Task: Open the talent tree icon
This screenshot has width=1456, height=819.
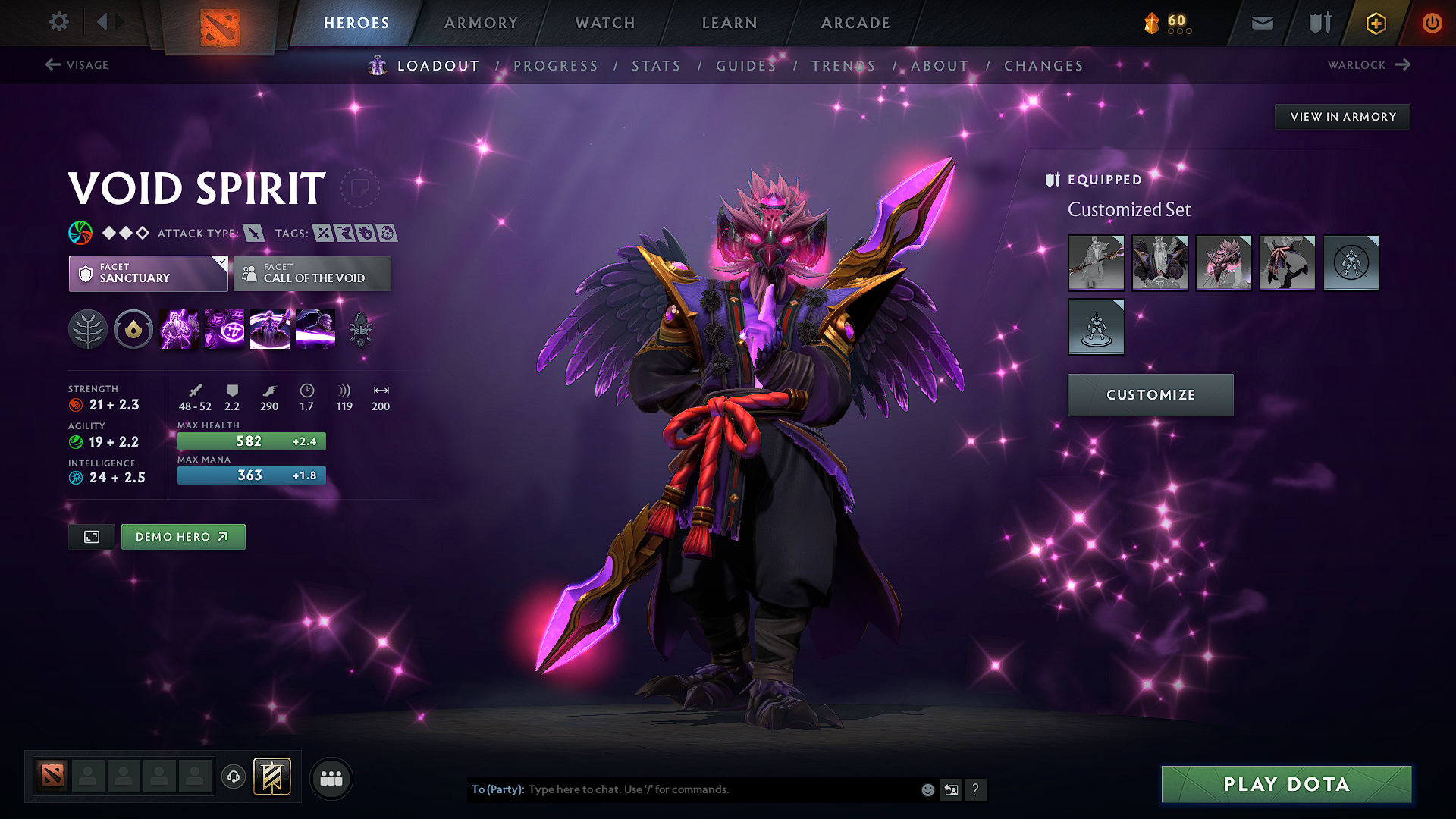Action: pyautogui.click(x=88, y=329)
